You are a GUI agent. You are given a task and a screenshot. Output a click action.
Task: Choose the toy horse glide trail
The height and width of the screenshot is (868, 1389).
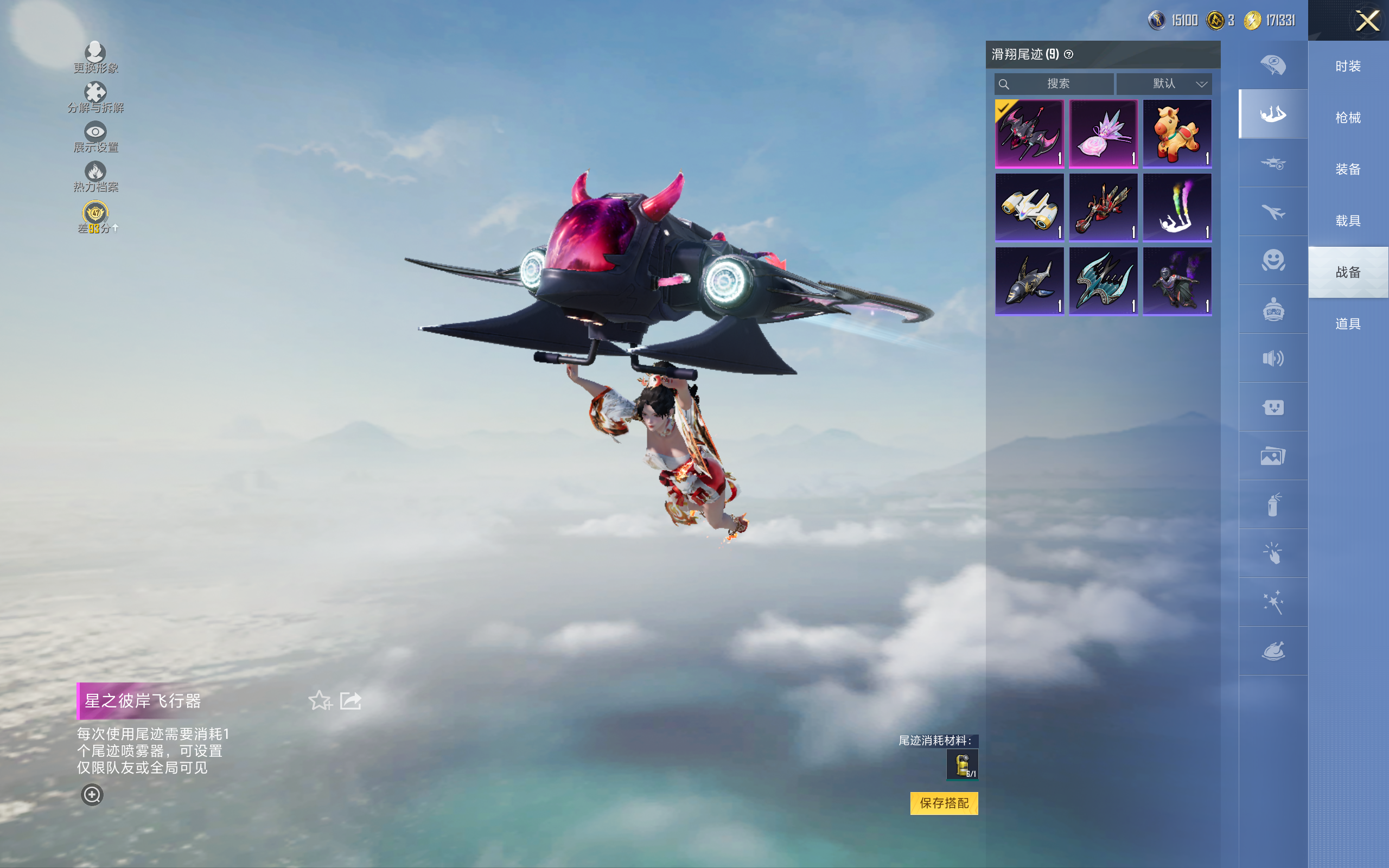click(1177, 134)
